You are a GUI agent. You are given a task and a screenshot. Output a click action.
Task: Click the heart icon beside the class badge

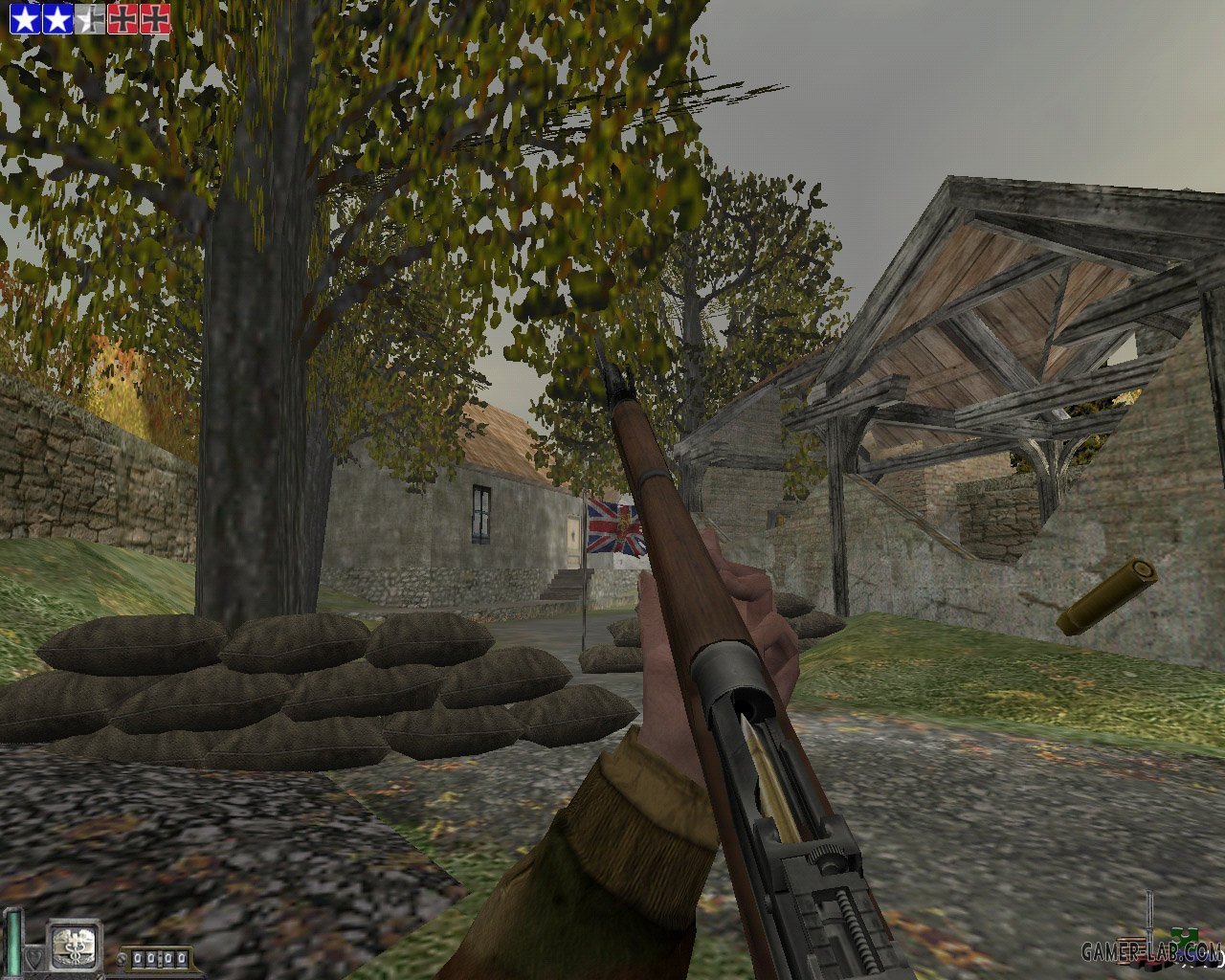tap(34, 956)
